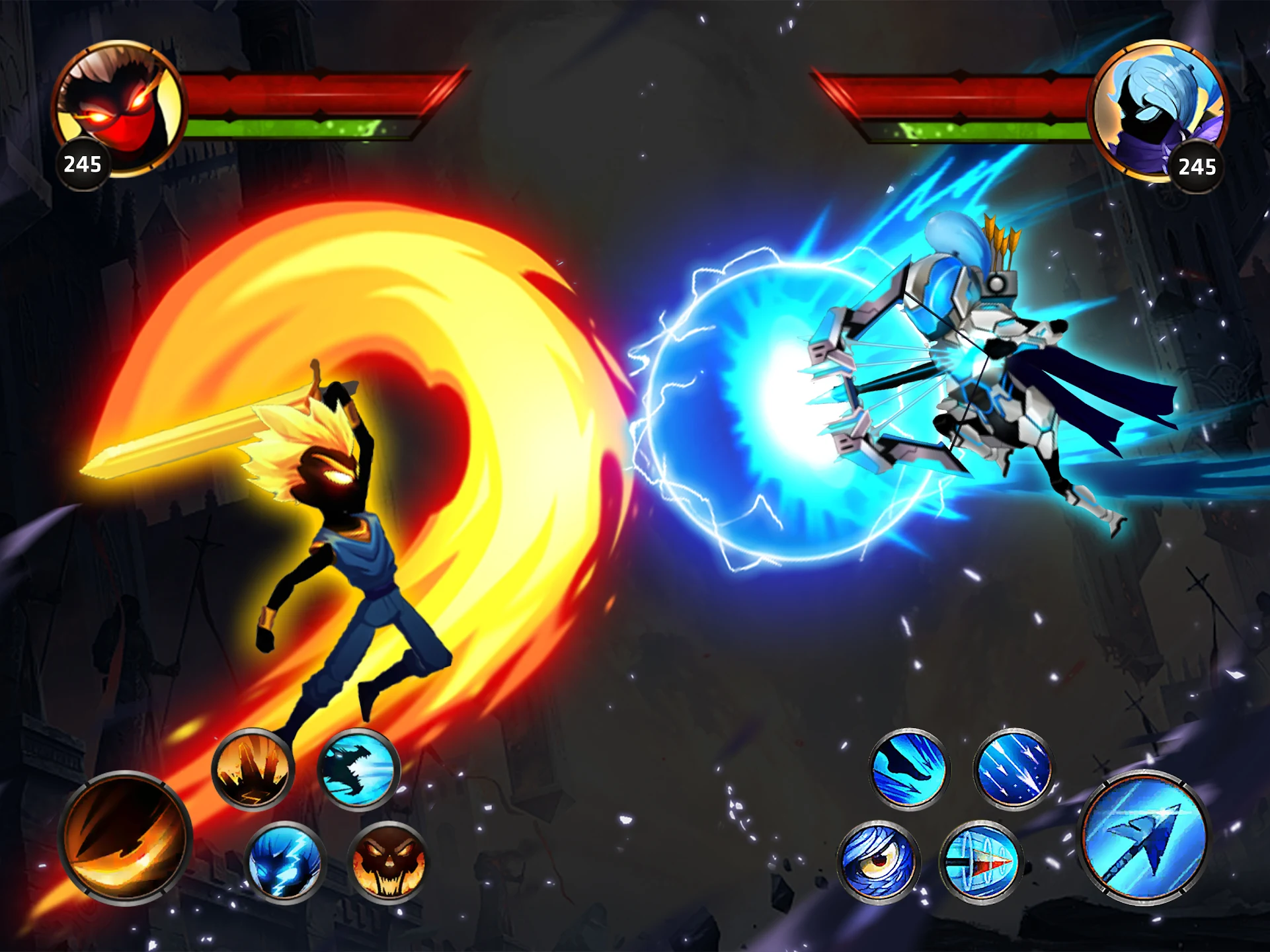Activate the large fiery slash attack button

[126, 838]
